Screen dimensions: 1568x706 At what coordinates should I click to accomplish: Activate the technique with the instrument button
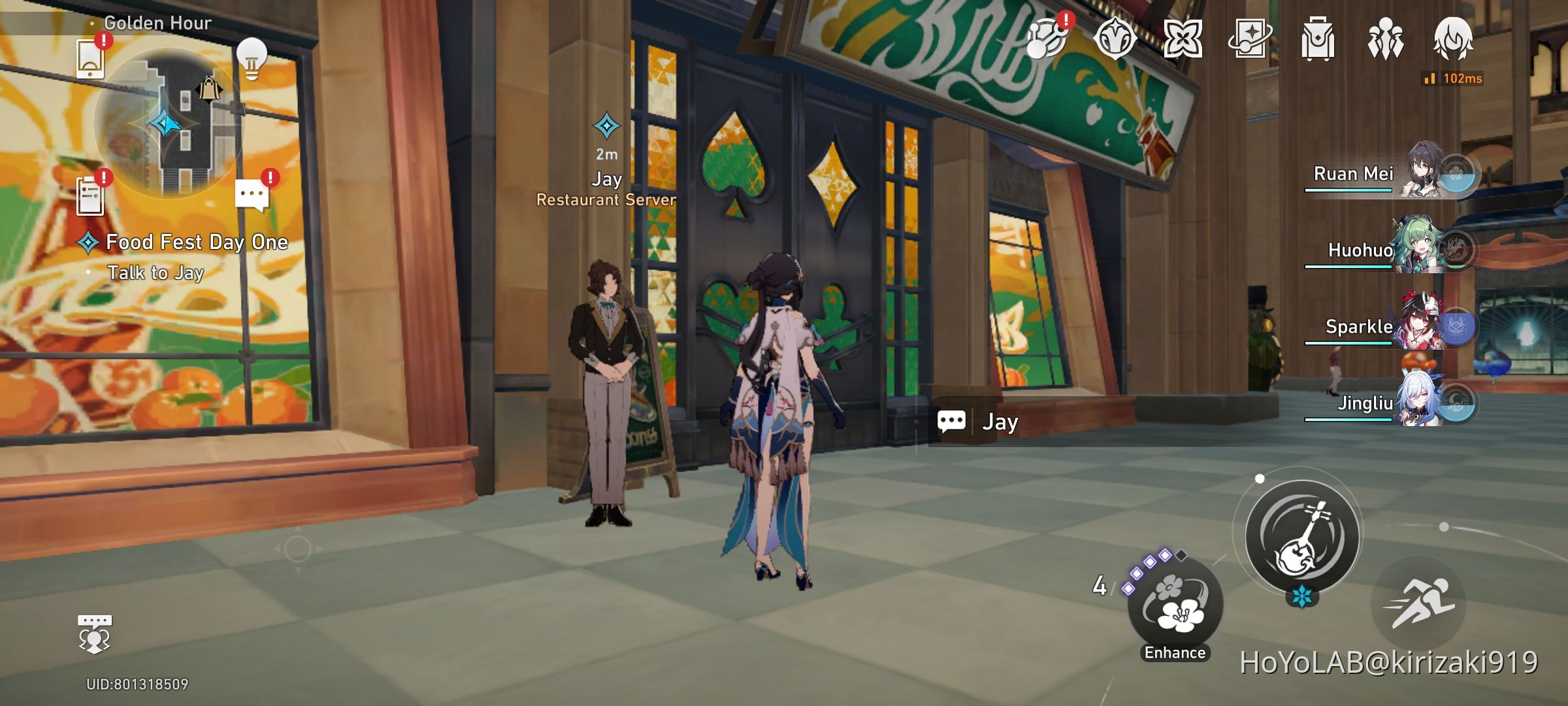[x=1303, y=536]
